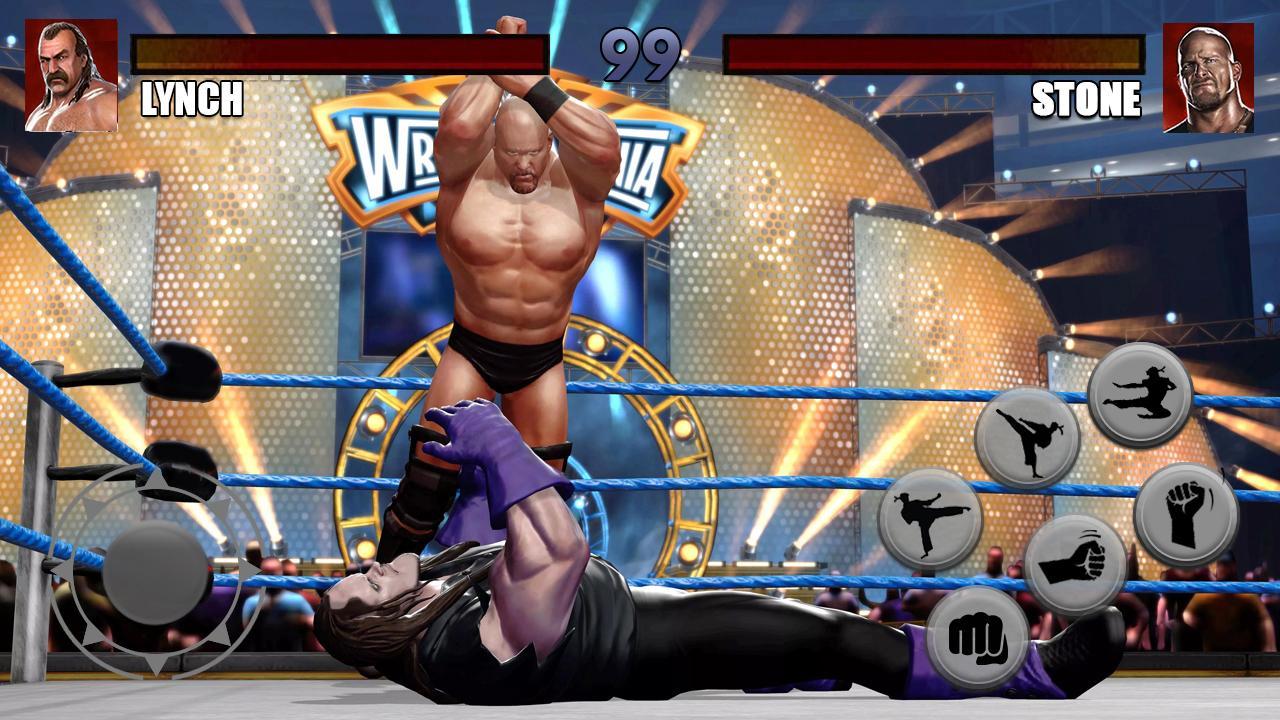Tap Stone's red health bar

click(x=935, y=50)
